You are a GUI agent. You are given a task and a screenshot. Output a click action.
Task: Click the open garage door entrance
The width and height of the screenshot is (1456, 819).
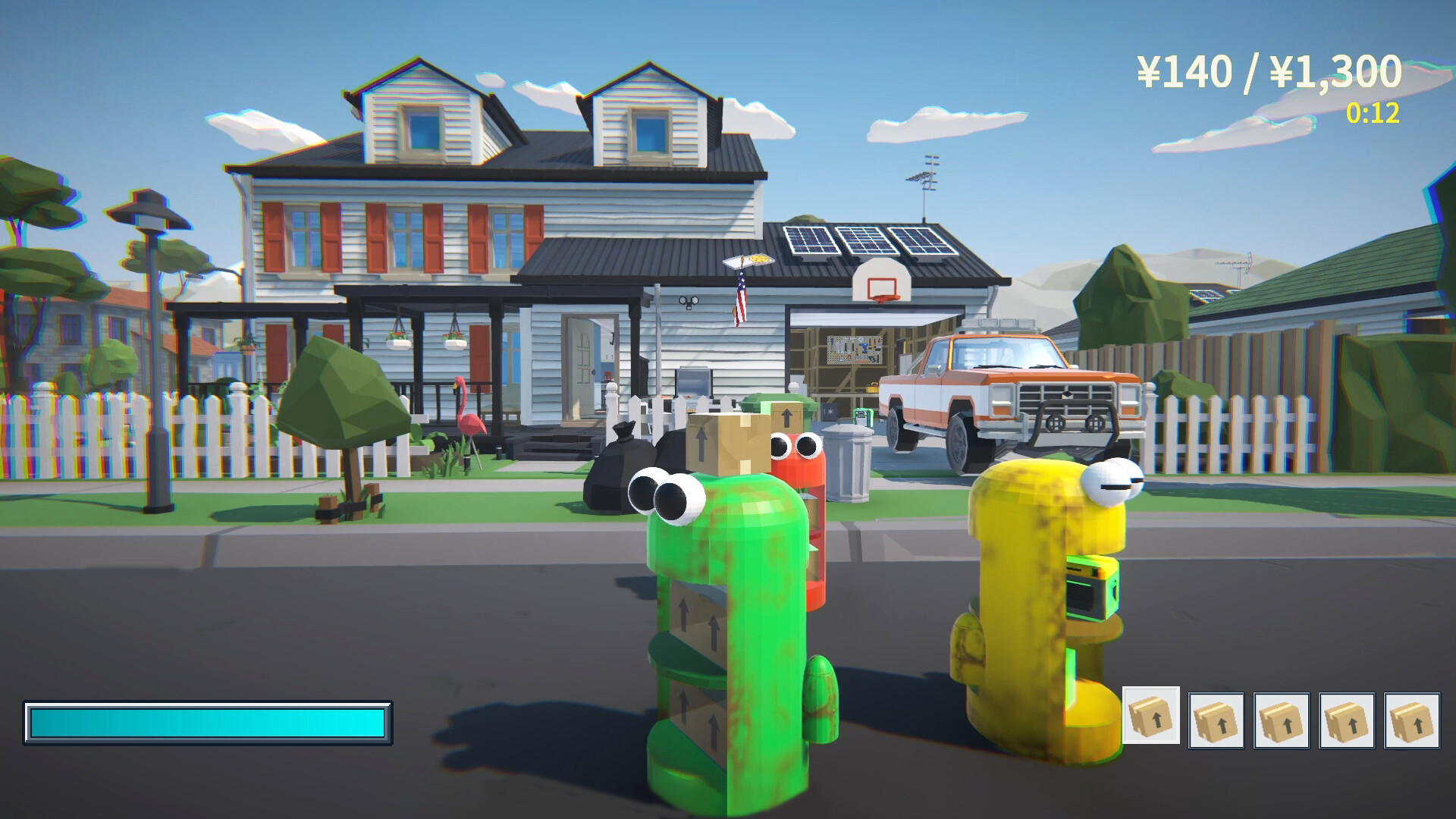(842, 356)
